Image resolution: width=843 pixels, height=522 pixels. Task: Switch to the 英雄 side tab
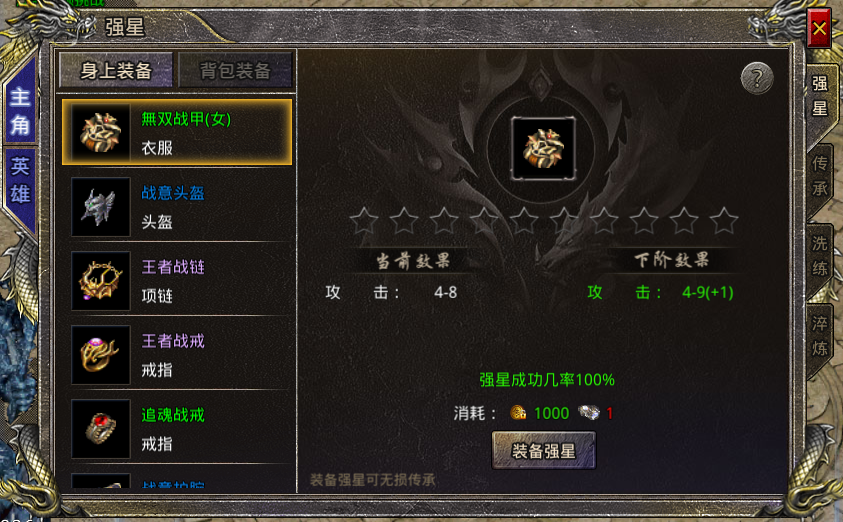20,180
